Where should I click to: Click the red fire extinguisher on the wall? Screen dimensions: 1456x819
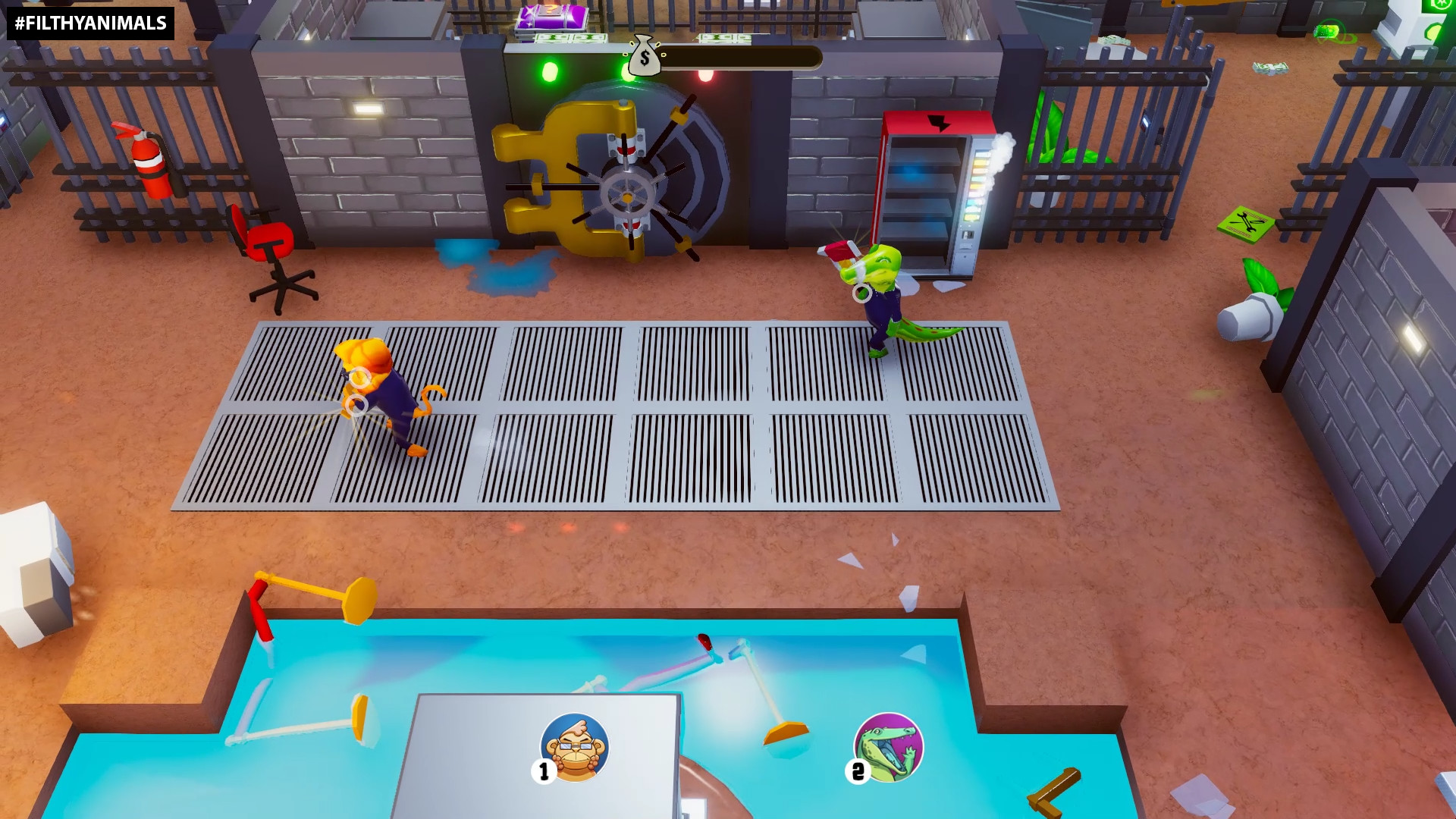coord(149,162)
